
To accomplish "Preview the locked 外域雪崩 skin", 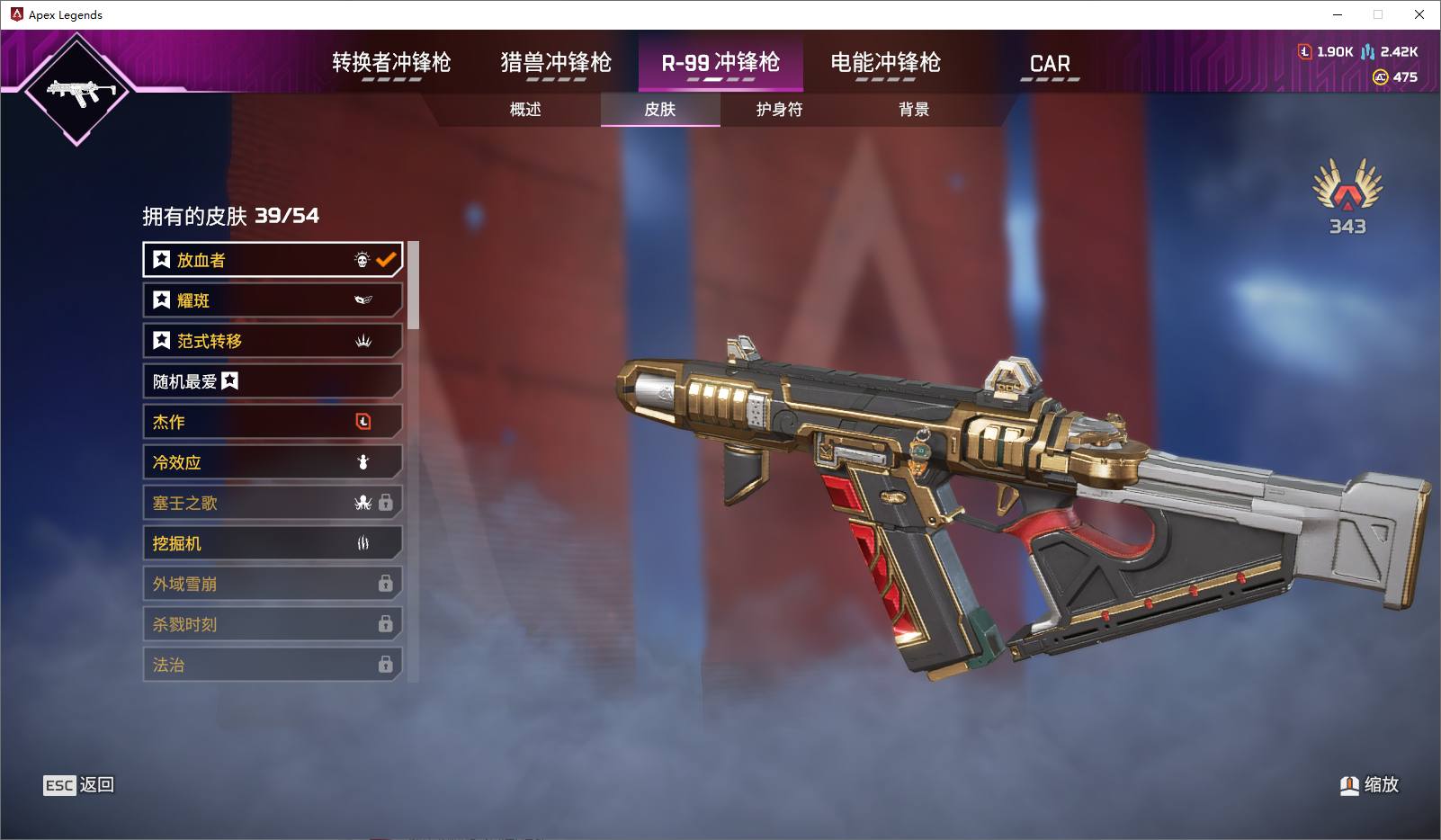I will pyautogui.click(x=272, y=584).
